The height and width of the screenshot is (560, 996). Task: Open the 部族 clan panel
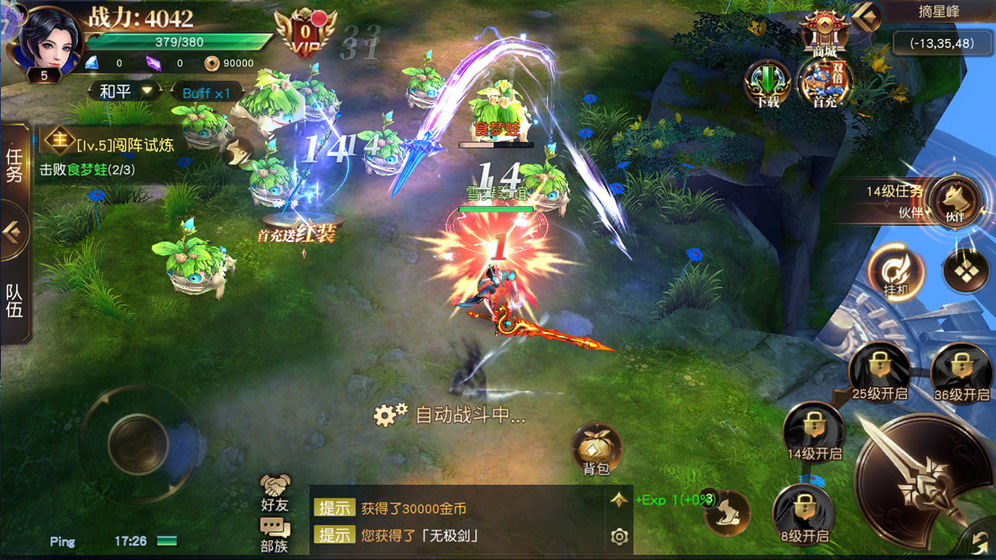[x=275, y=534]
